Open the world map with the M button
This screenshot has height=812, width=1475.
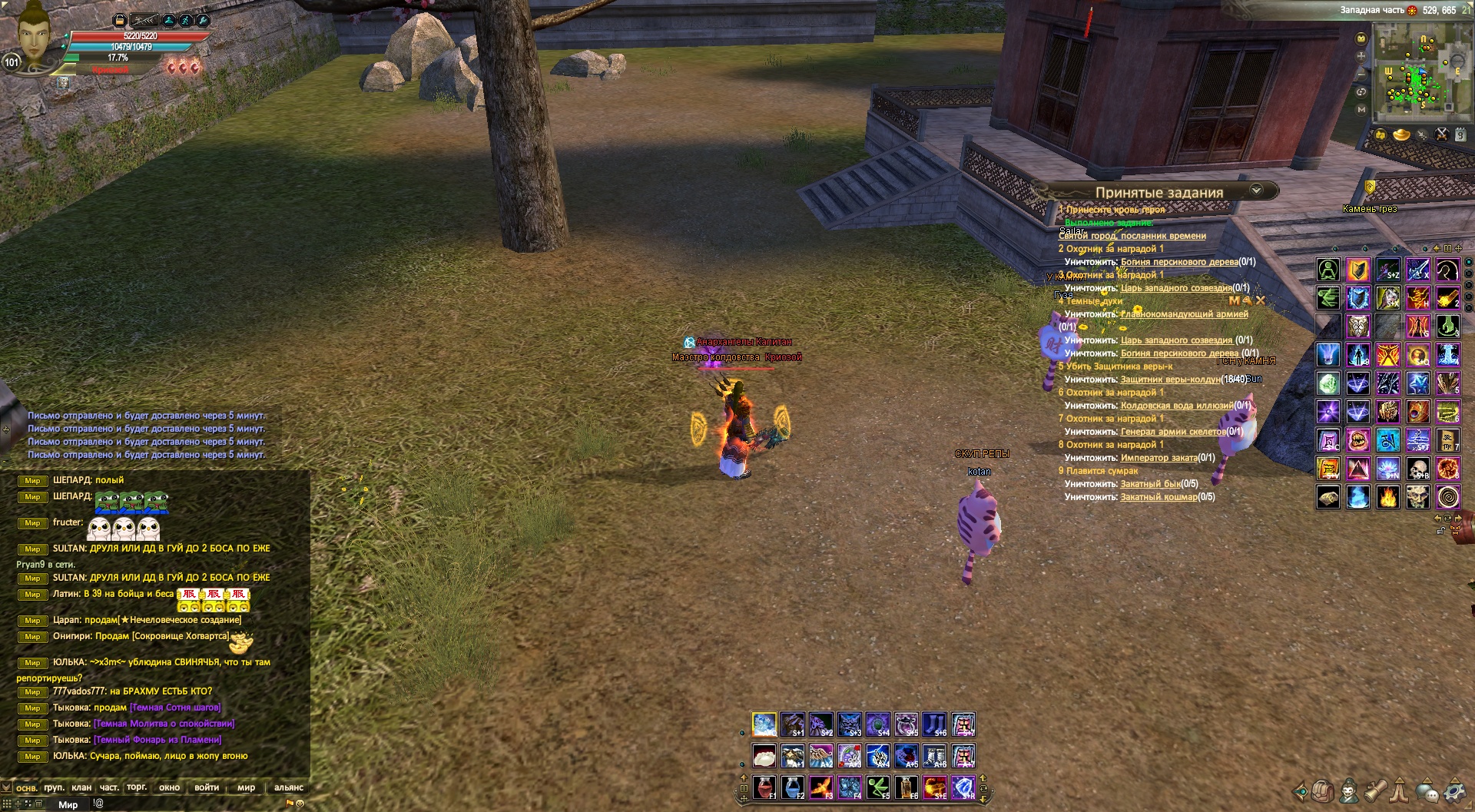(1361, 110)
